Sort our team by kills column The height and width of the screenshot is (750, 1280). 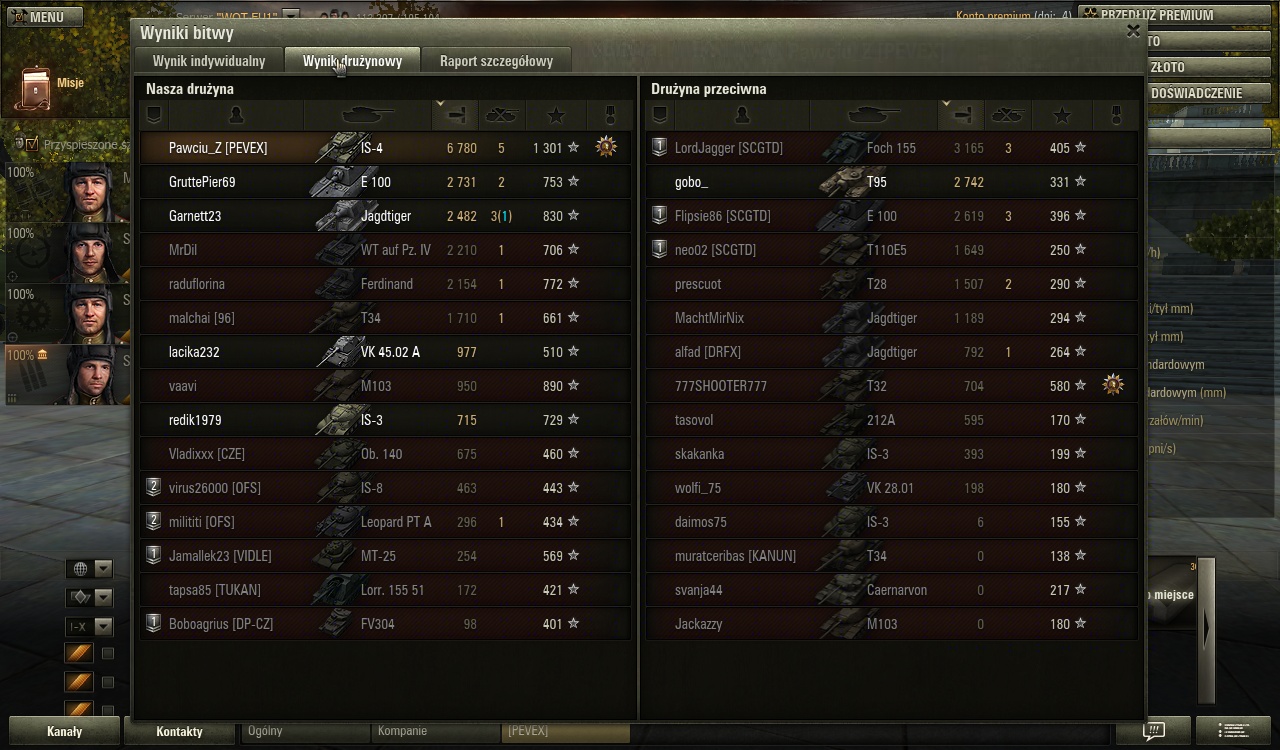(500, 115)
